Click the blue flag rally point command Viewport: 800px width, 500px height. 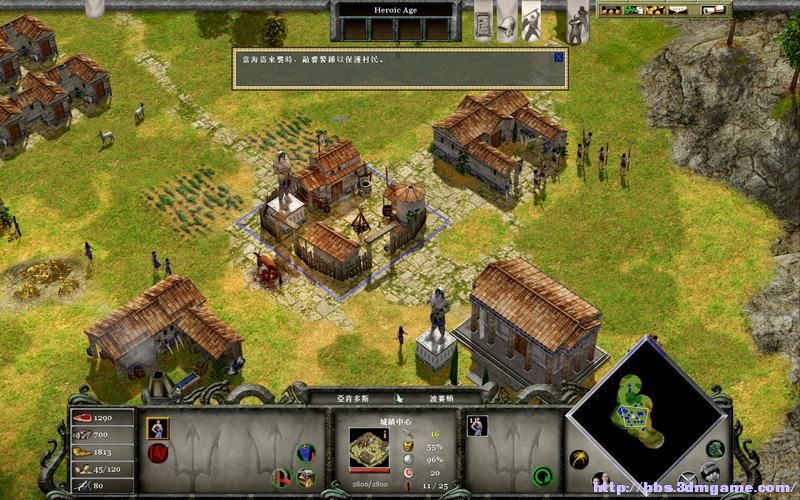click(305, 453)
